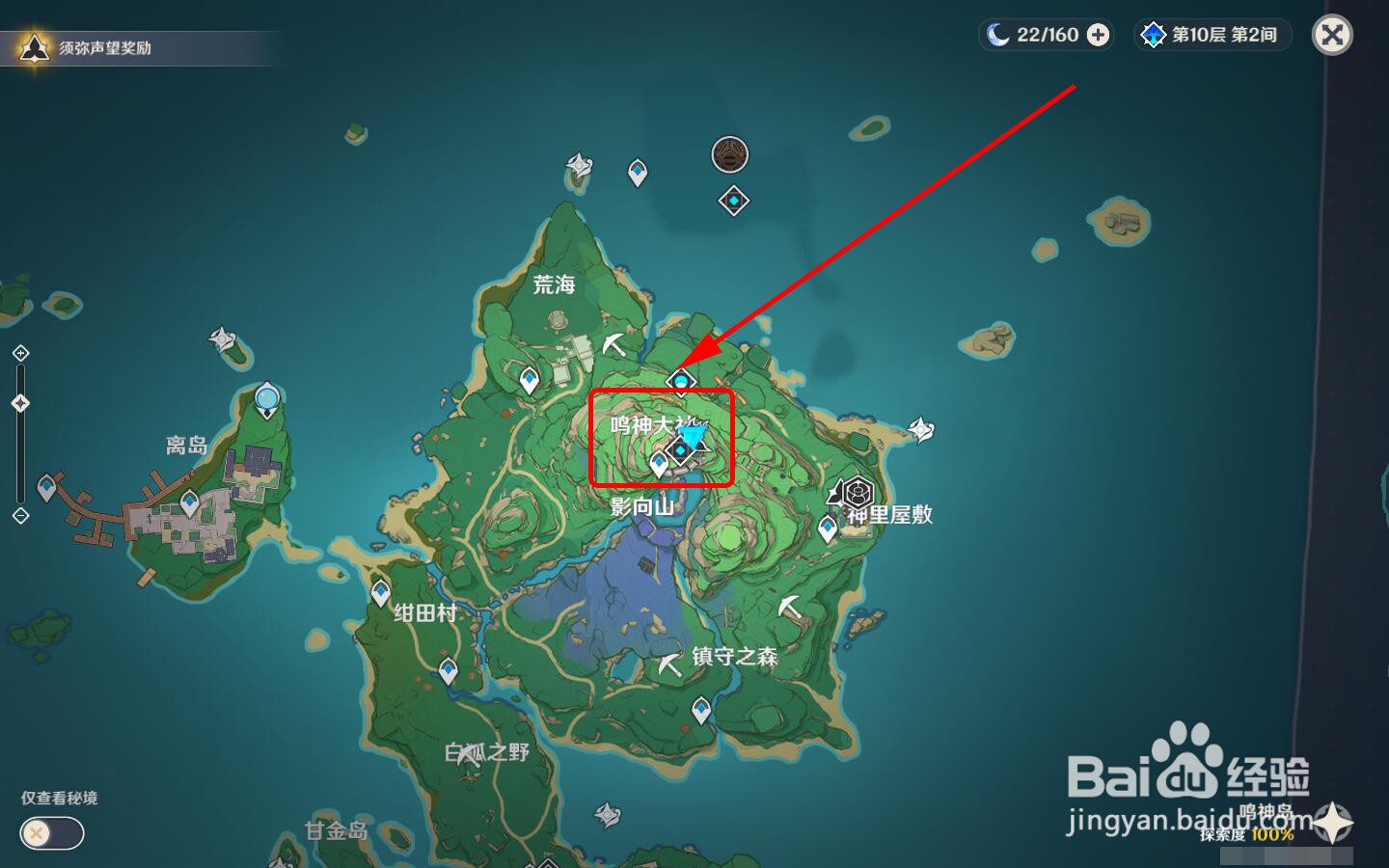
Task: Close the map with the X button
Action: (x=1332, y=36)
